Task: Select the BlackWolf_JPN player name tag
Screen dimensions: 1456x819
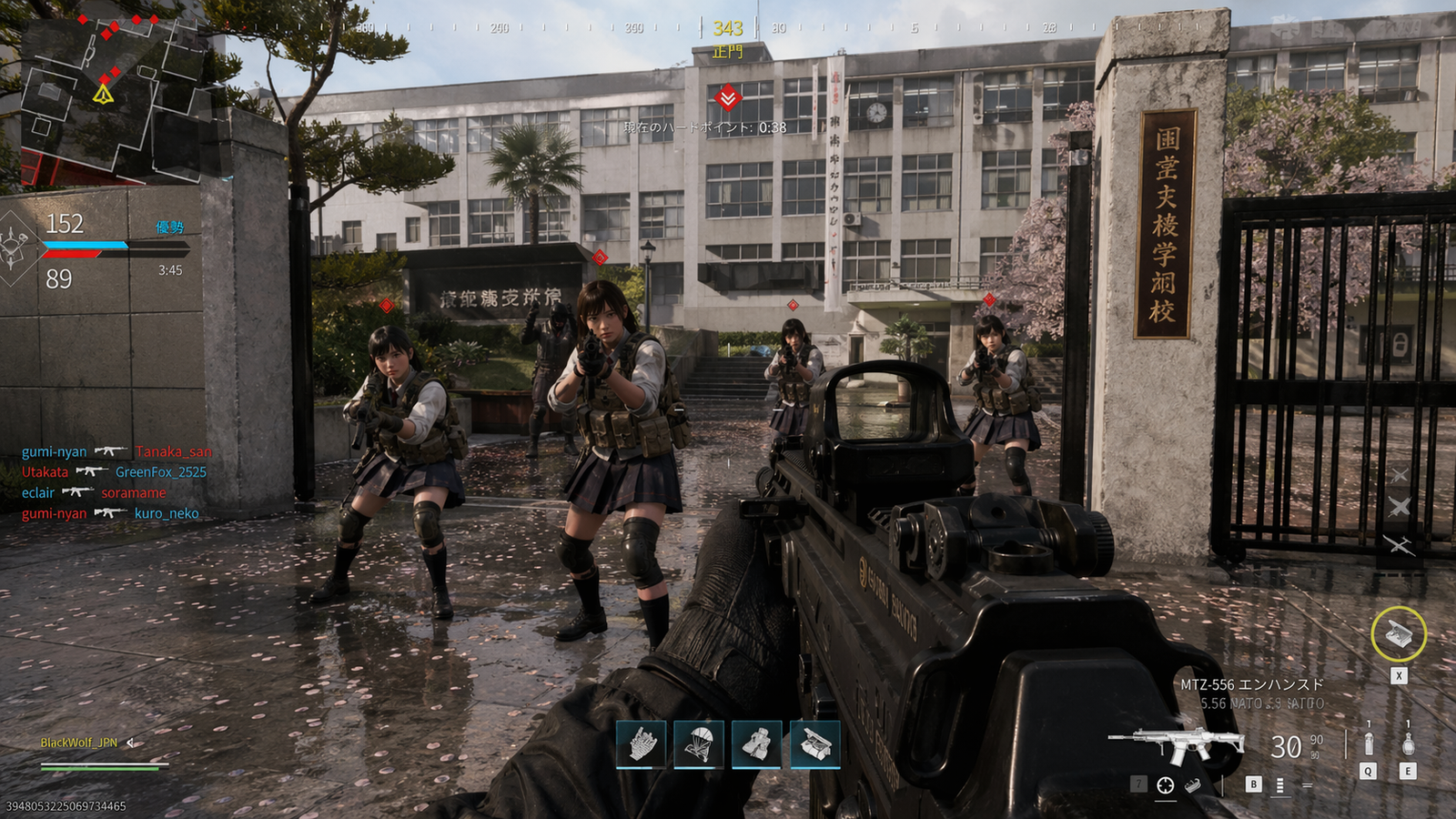Action: click(79, 743)
